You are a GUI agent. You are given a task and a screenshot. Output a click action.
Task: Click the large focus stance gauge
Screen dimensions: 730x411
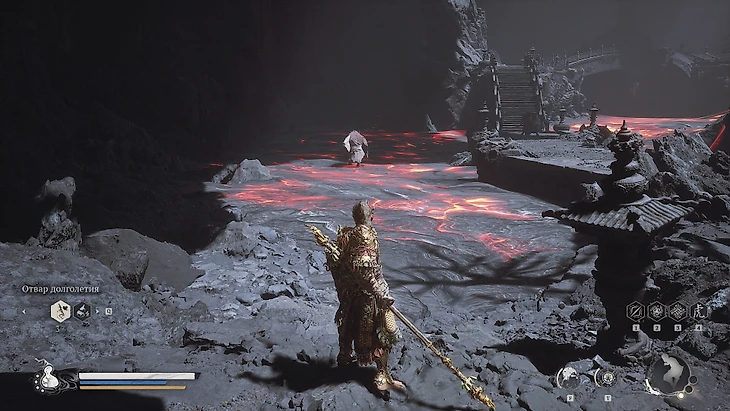(667, 374)
